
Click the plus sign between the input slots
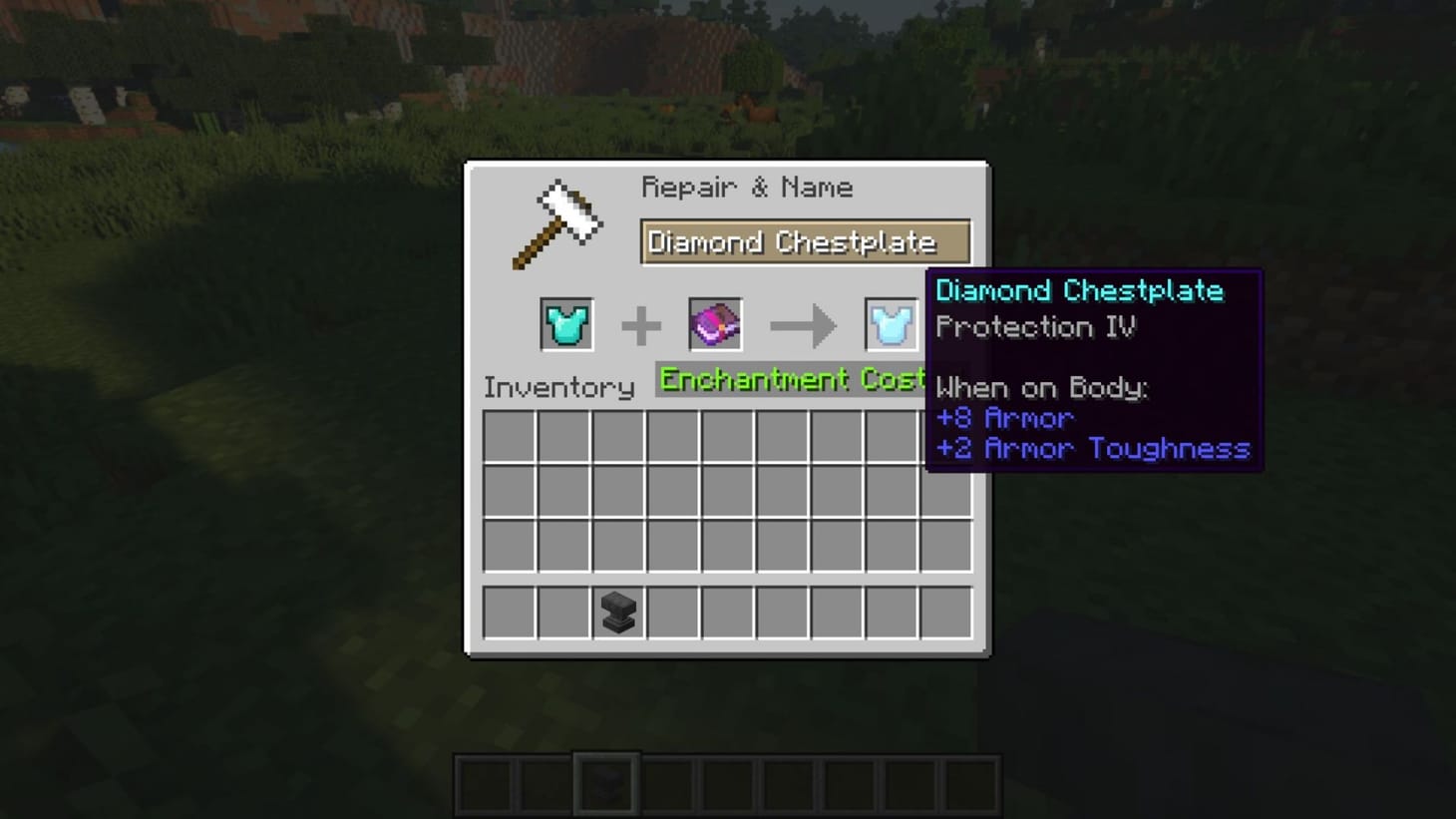pos(640,324)
